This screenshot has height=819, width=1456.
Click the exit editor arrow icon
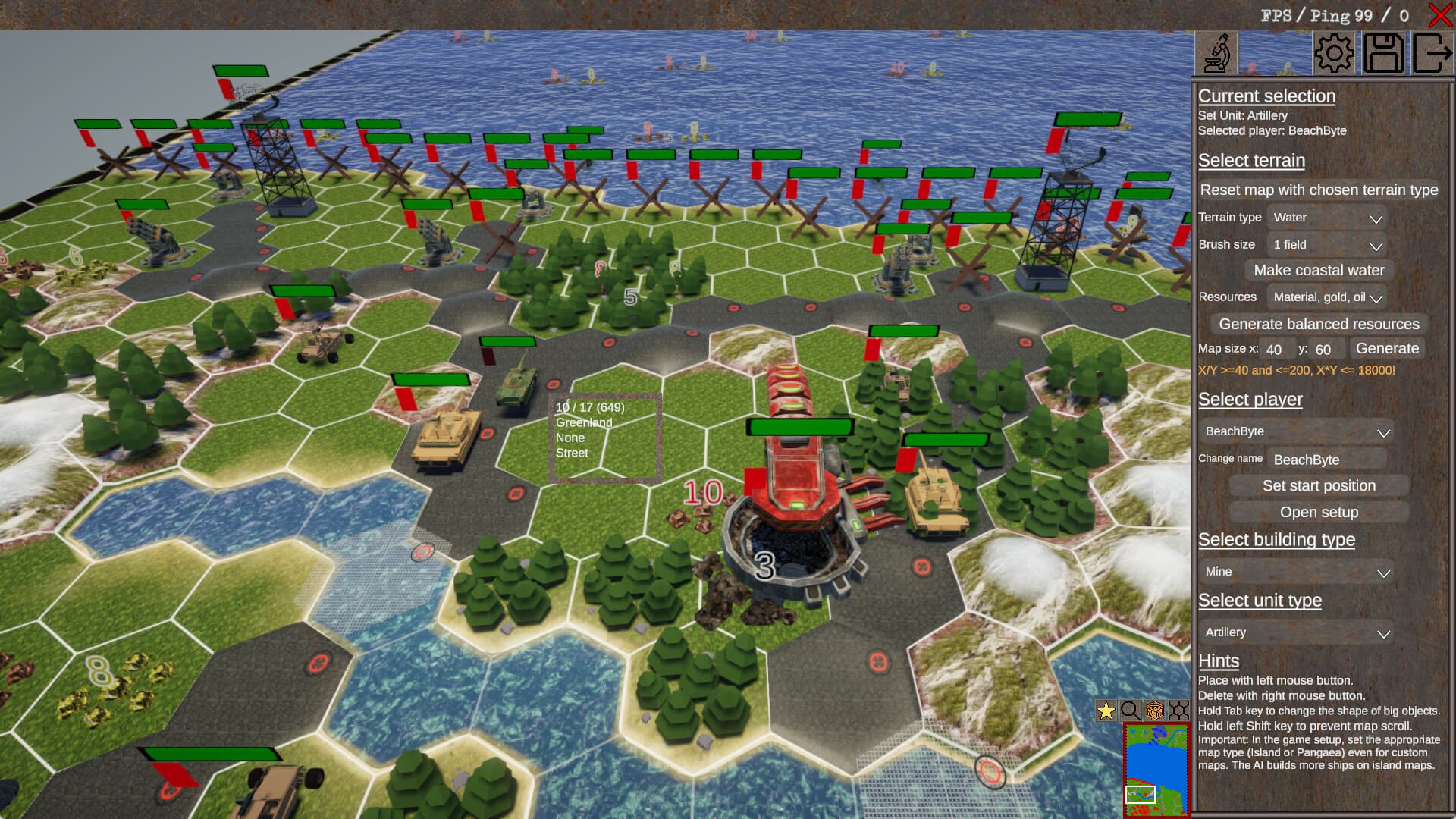click(1432, 52)
